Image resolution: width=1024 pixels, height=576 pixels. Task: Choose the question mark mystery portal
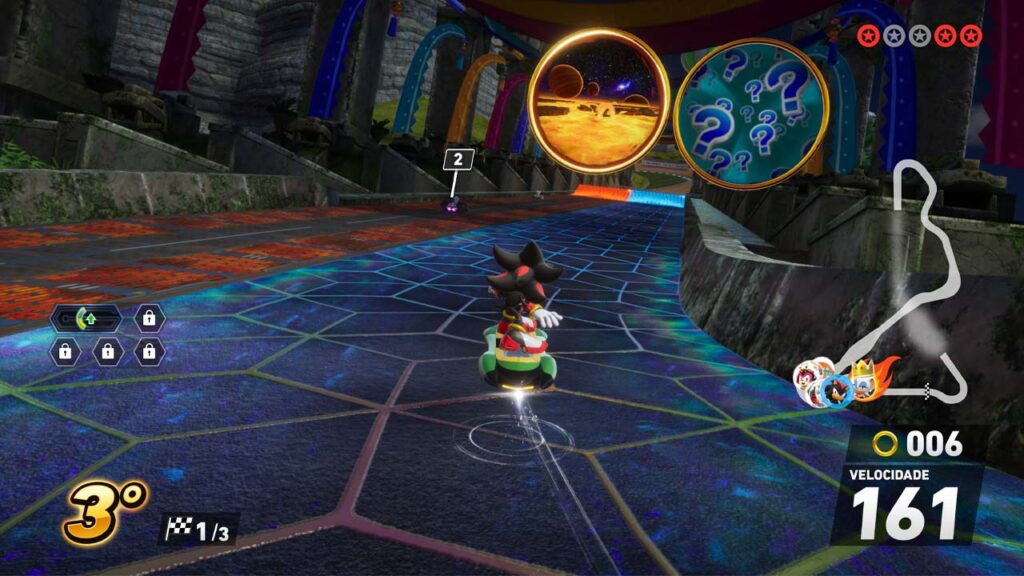coord(751,113)
